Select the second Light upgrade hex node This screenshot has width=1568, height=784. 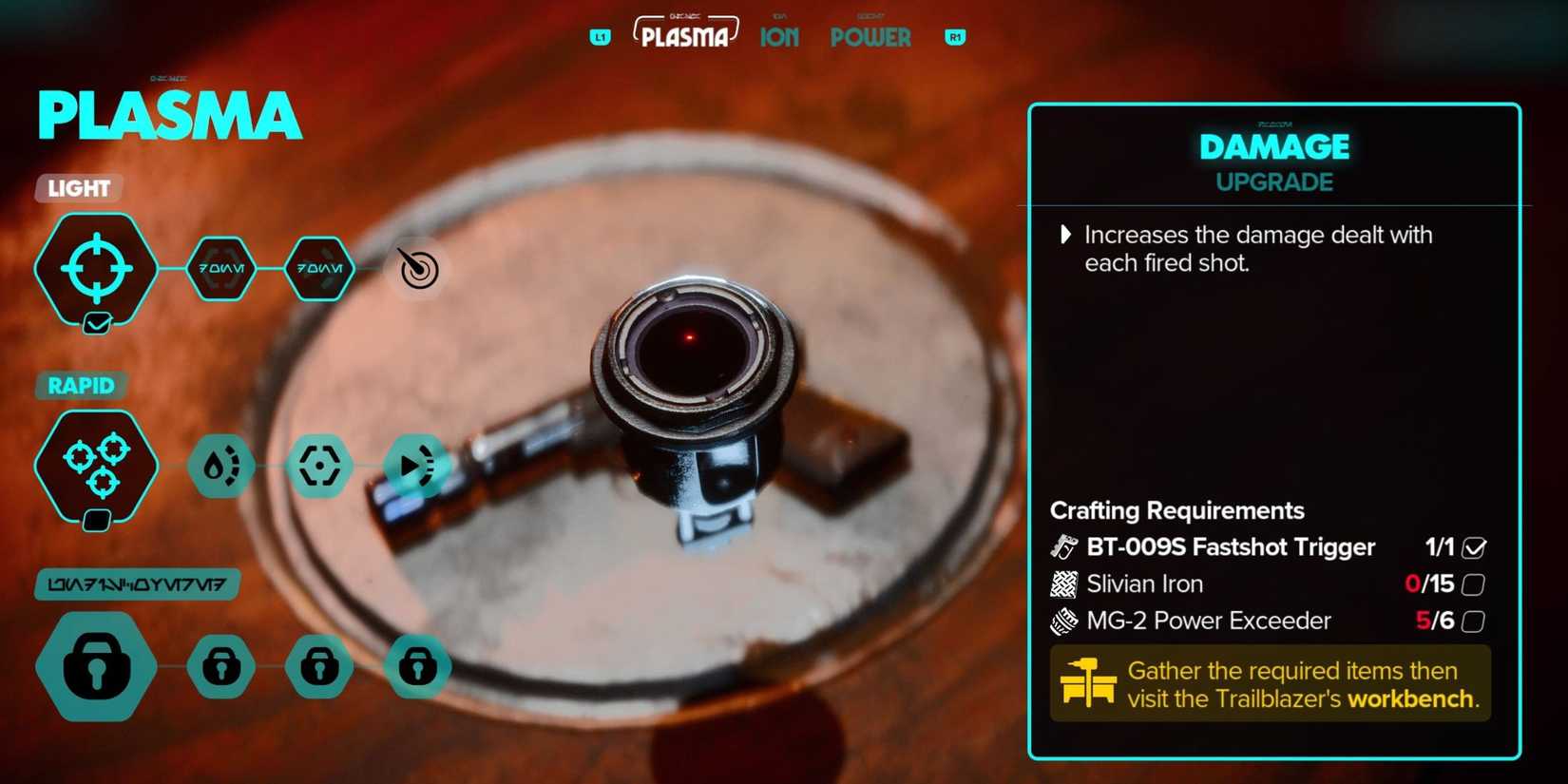(320, 268)
